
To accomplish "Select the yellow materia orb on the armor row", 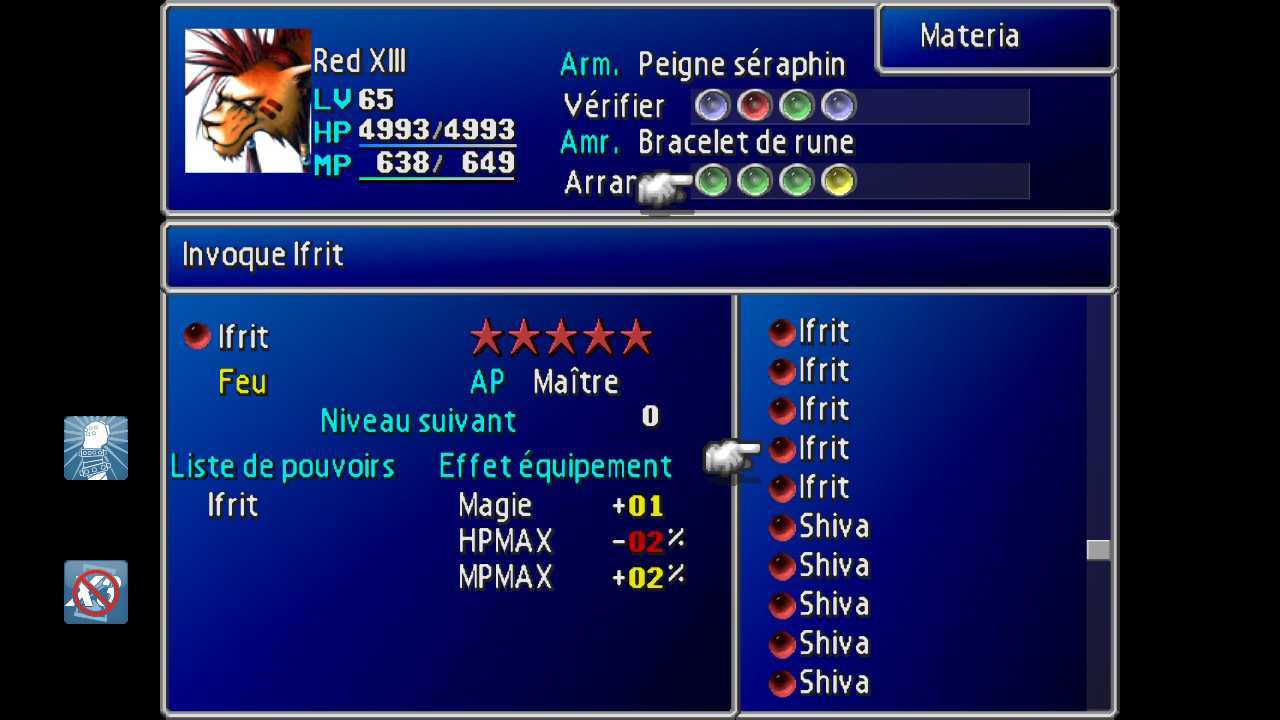I will 838,181.
